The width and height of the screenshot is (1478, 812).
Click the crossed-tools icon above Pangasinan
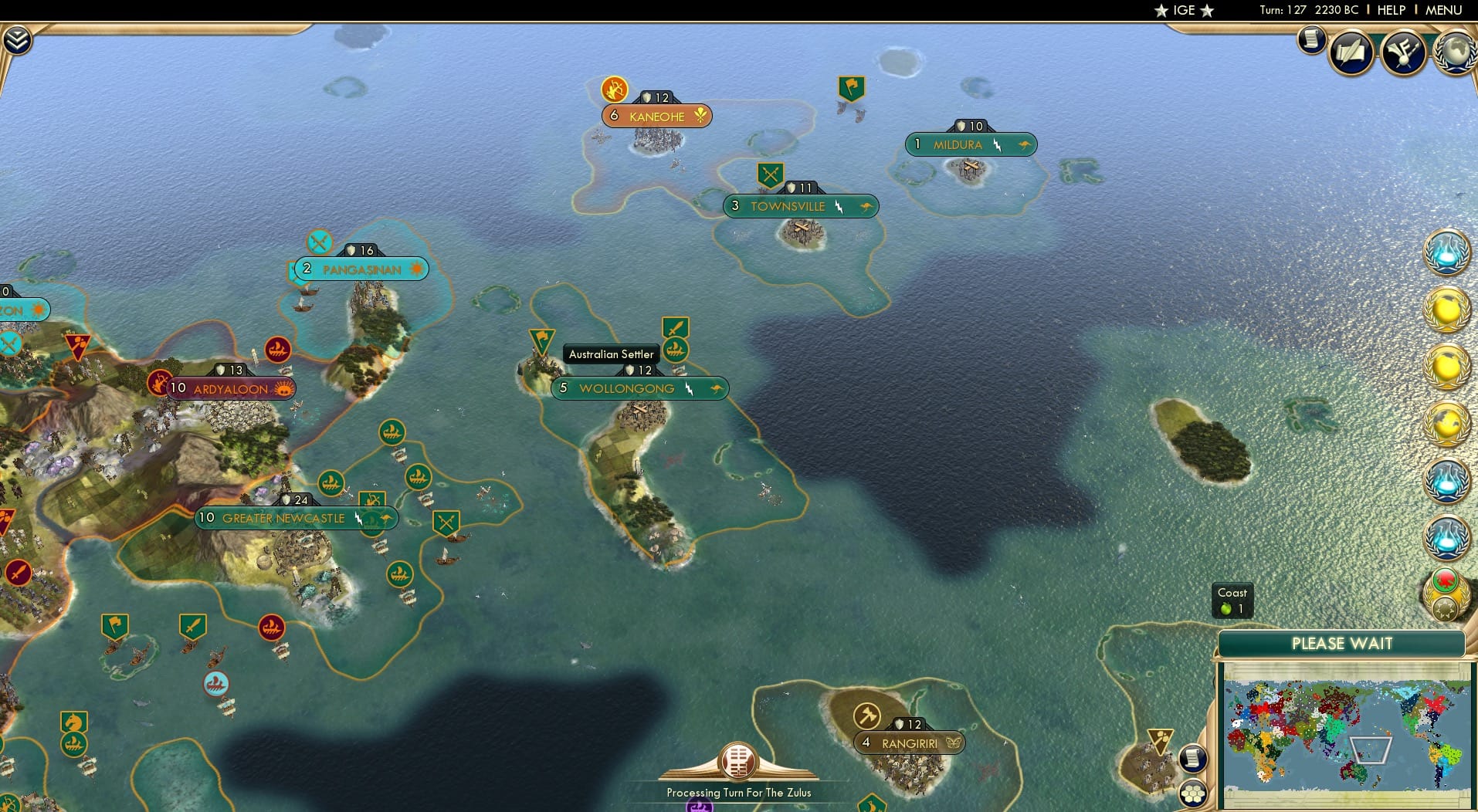pyautogui.click(x=319, y=242)
